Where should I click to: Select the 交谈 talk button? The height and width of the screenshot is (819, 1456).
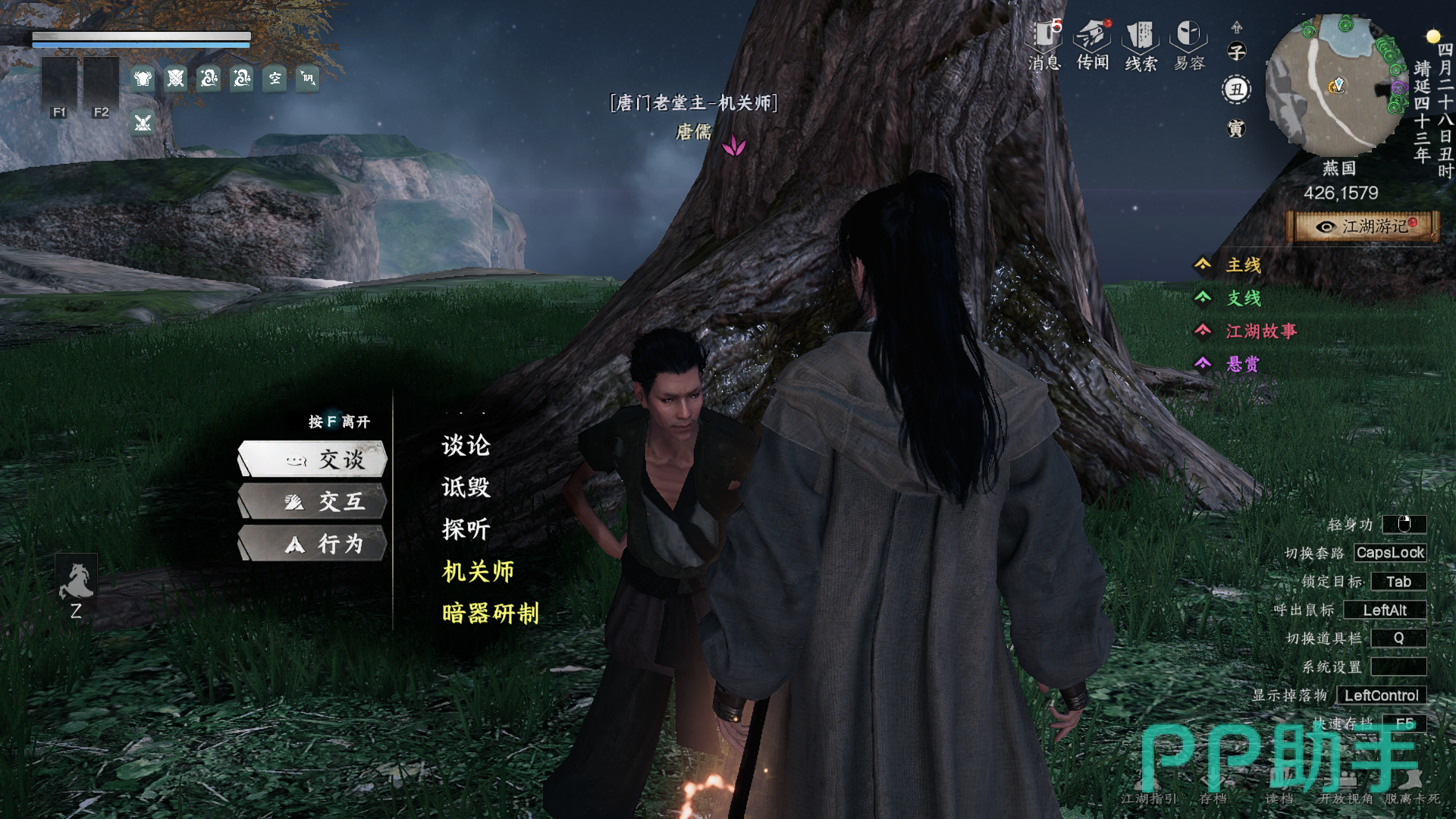point(312,459)
